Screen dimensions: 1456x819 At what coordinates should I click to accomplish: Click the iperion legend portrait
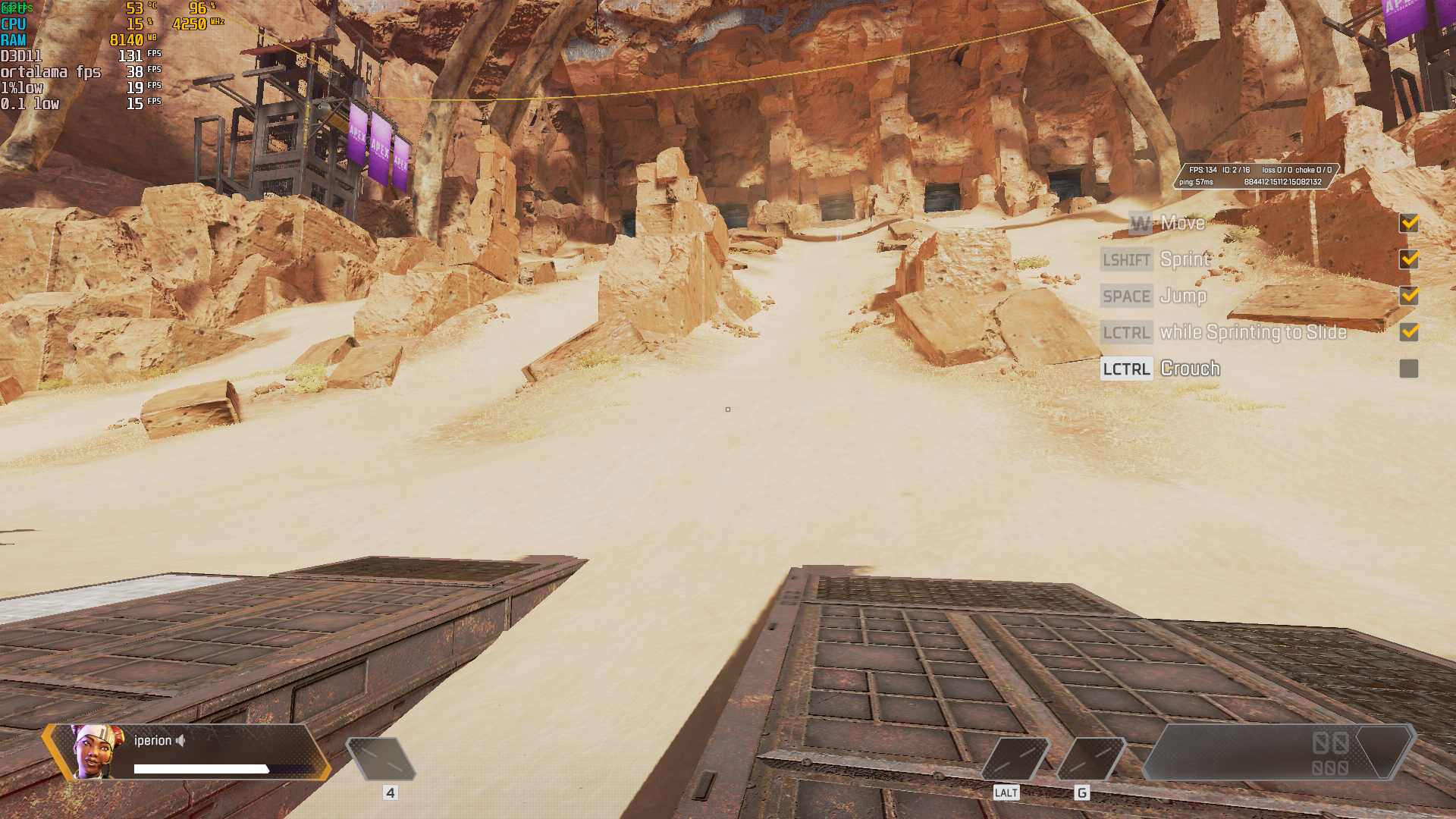pyautogui.click(x=98, y=752)
